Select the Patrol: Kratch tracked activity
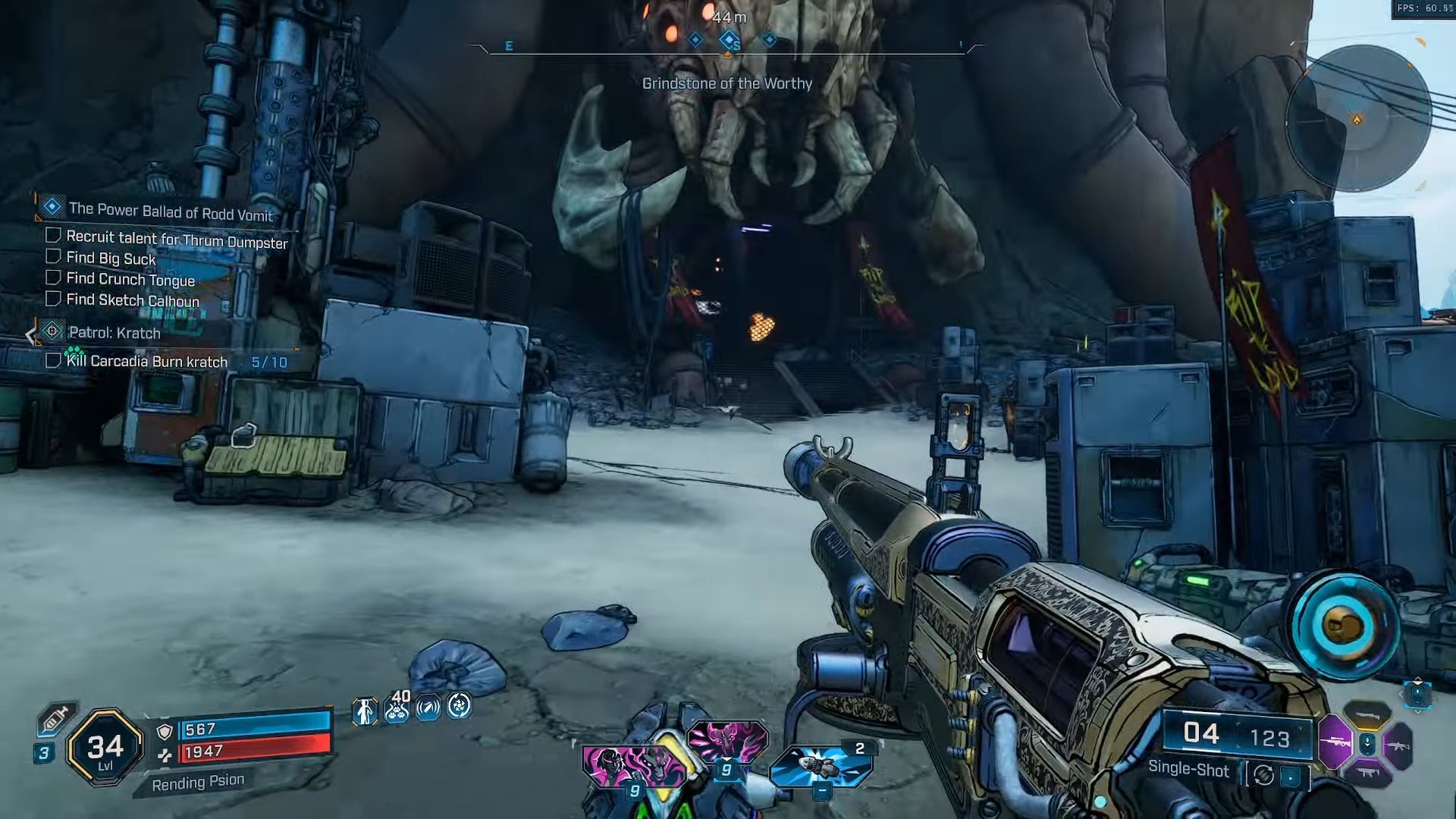 [114, 333]
